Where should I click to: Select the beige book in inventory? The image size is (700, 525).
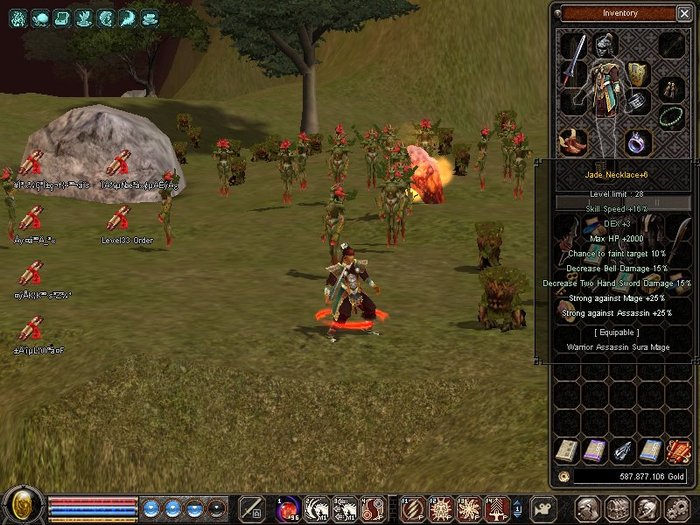pos(566,451)
